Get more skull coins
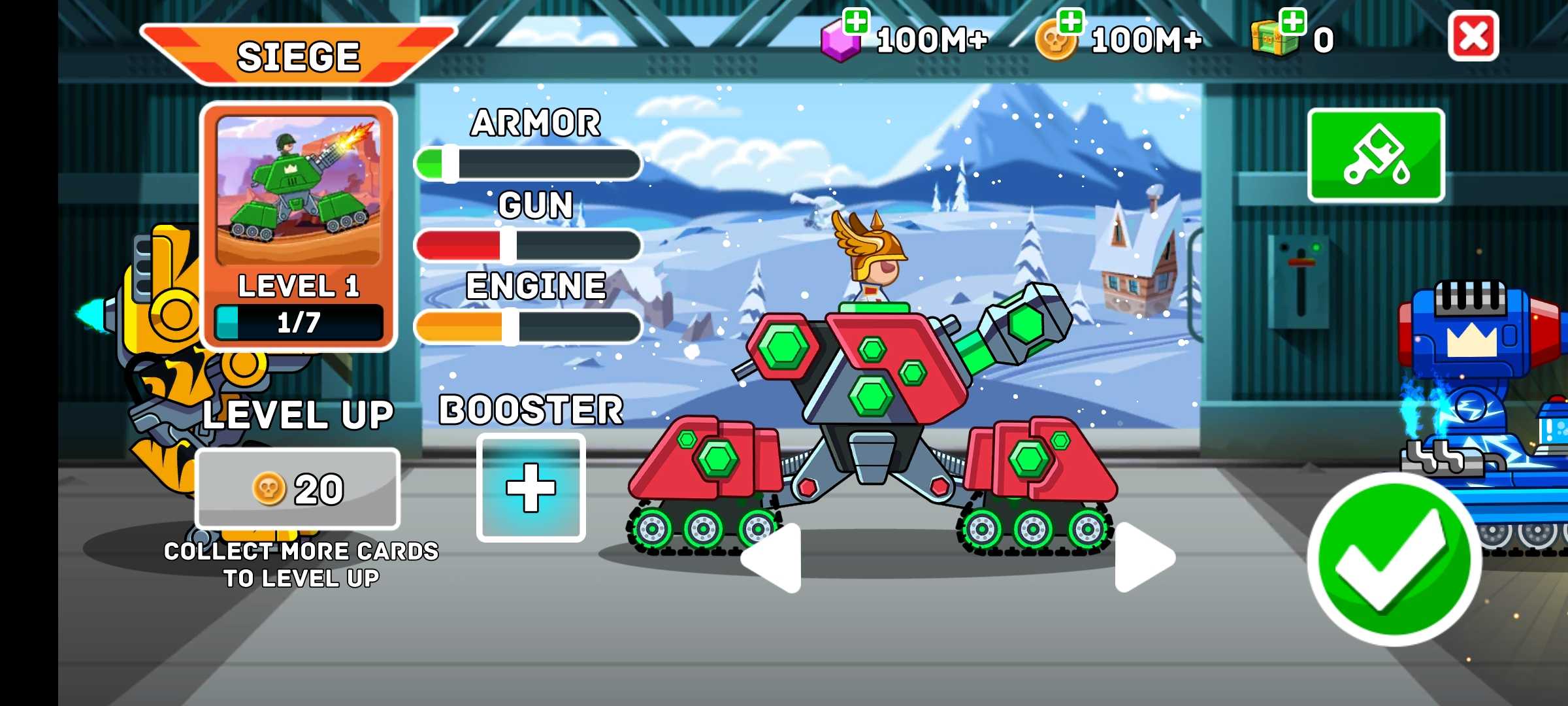Viewport: 1568px width, 706px height. (x=1070, y=22)
